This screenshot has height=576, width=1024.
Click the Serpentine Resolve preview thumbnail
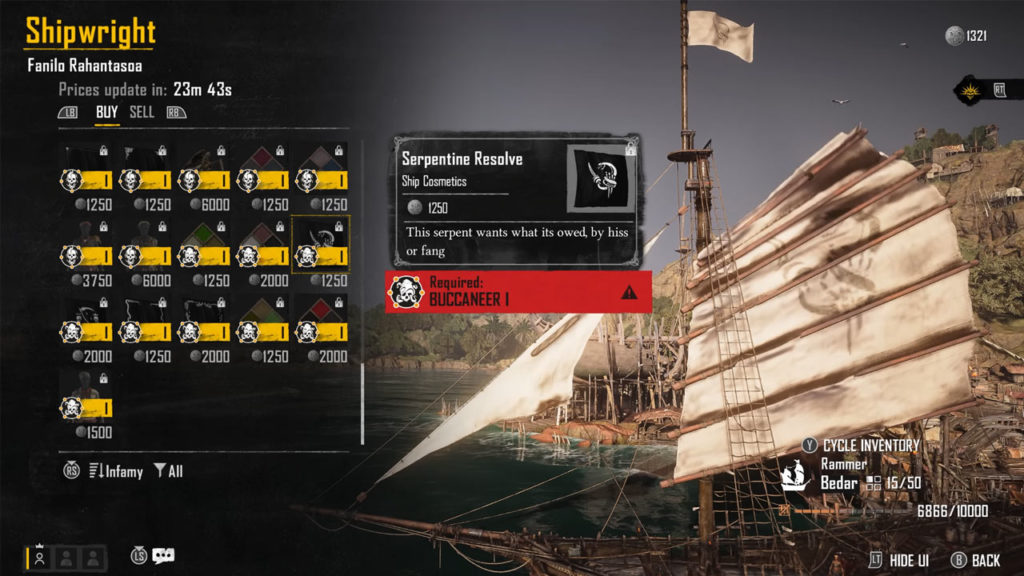click(601, 178)
